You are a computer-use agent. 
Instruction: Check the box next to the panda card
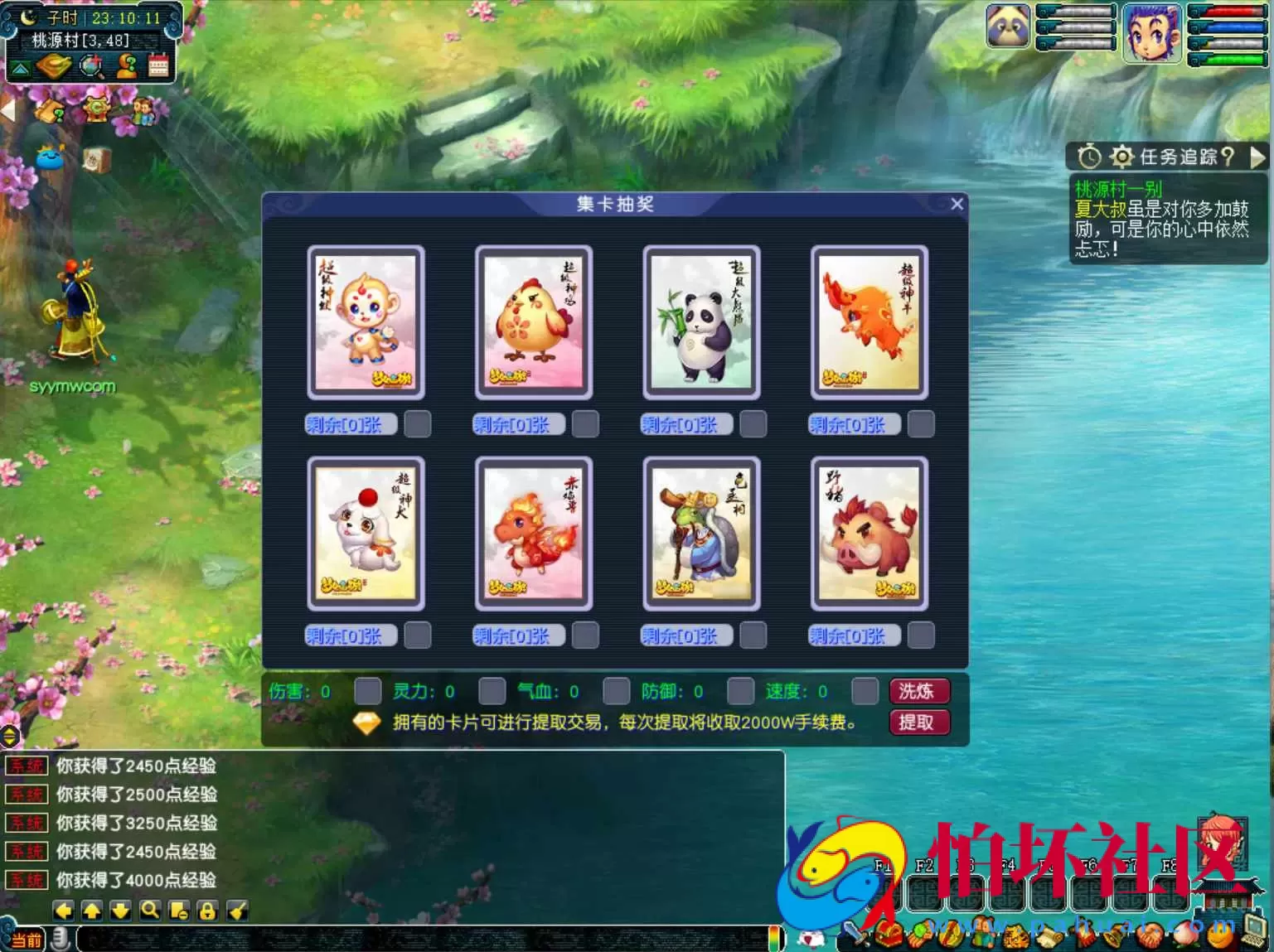point(753,423)
